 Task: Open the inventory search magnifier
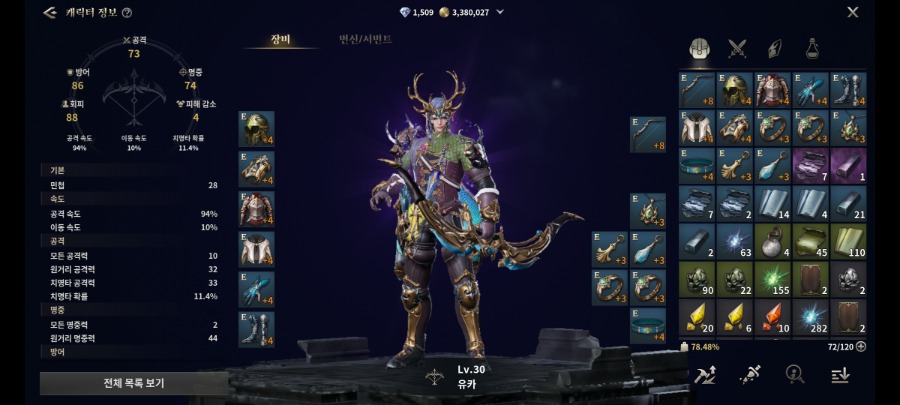pyautogui.click(x=795, y=374)
